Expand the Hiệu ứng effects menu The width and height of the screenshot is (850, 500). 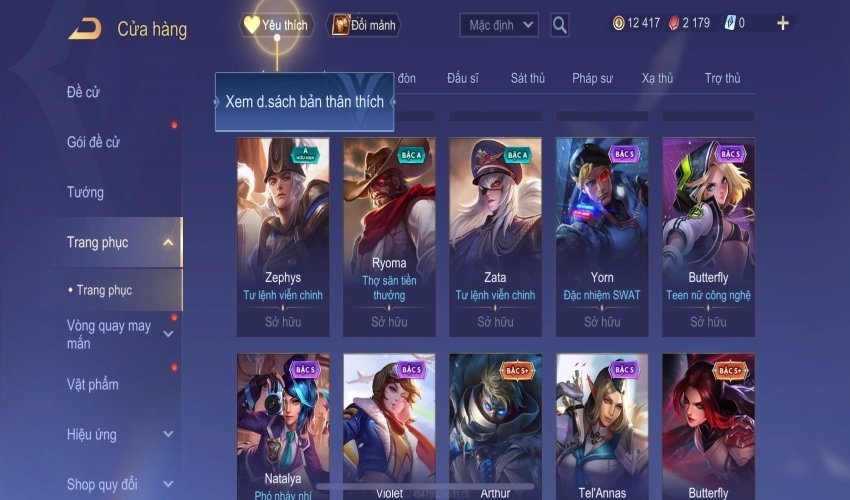tap(167, 434)
